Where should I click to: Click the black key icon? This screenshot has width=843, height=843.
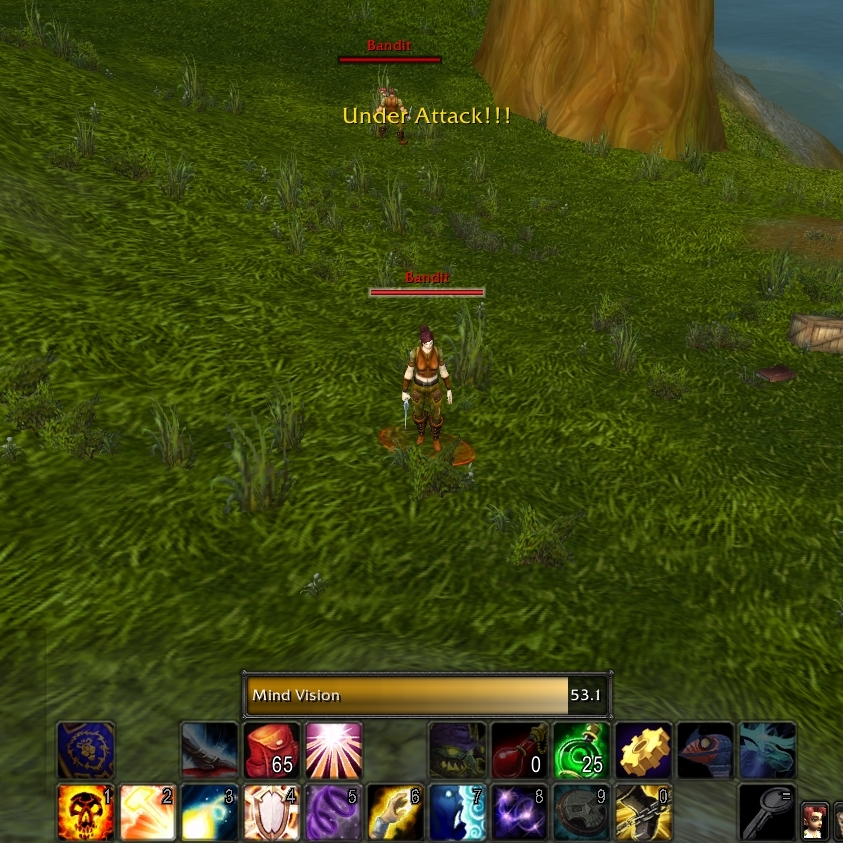click(768, 812)
